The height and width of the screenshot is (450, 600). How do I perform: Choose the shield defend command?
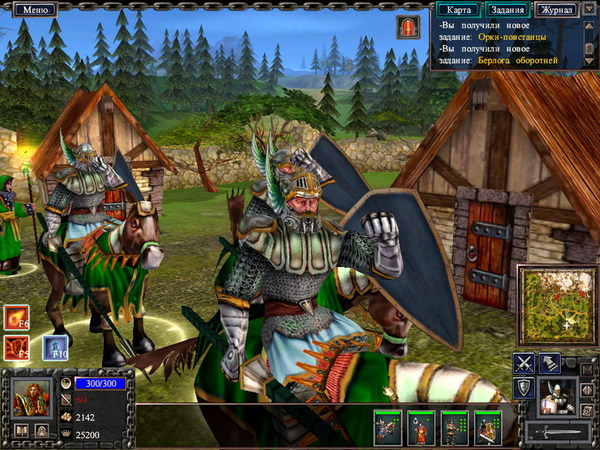tap(525, 389)
